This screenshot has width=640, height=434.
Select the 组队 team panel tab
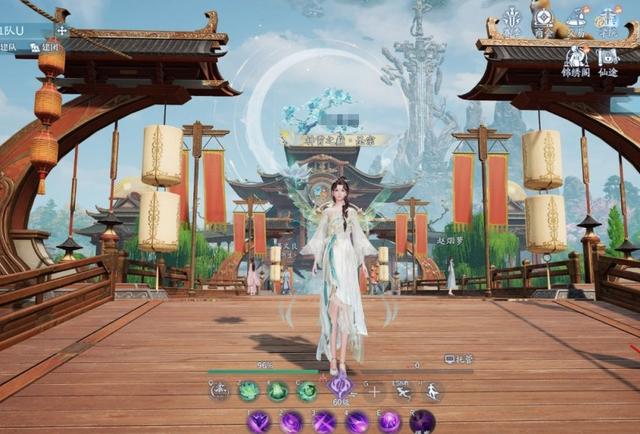tap(20, 30)
